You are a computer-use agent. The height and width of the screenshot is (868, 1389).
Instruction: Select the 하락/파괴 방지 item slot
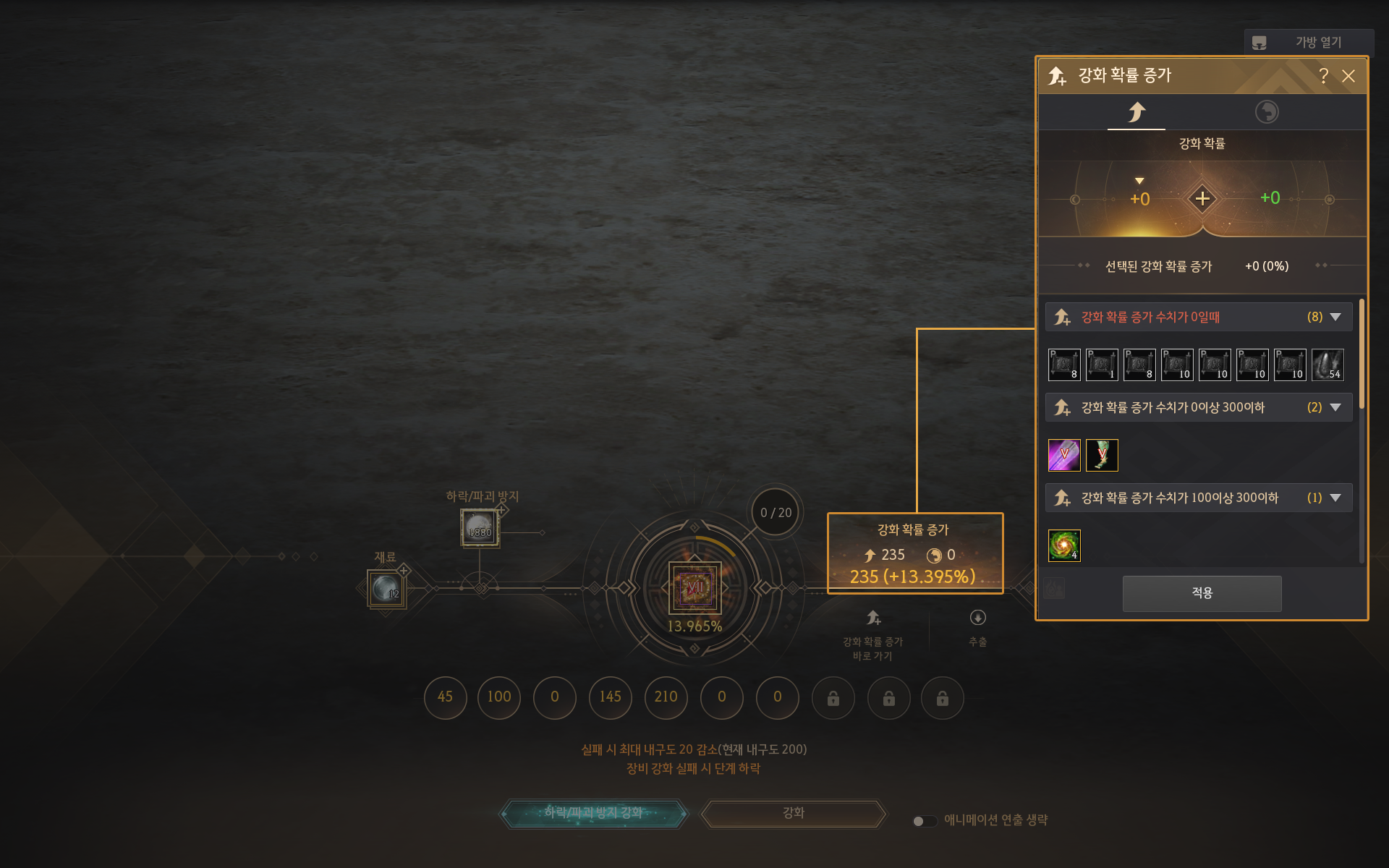(480, 527)
